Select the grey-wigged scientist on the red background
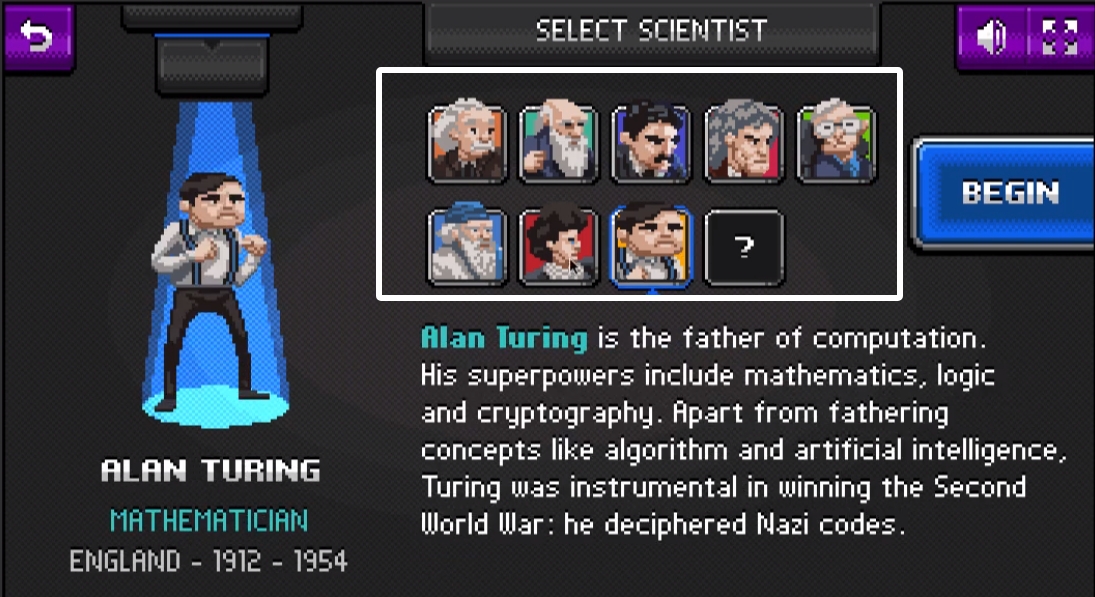Viewport: 1095px width, 597px height. (743, 144)
